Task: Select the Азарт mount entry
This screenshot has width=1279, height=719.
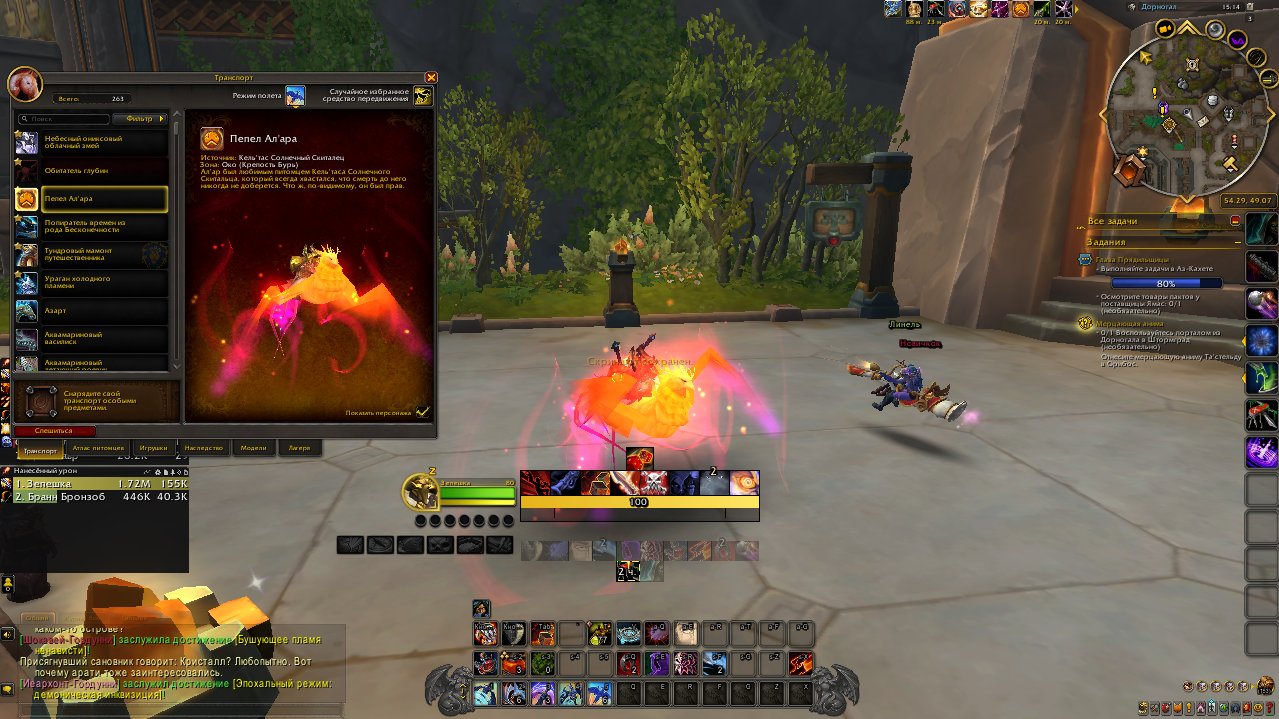Action: tap(91, 311)
